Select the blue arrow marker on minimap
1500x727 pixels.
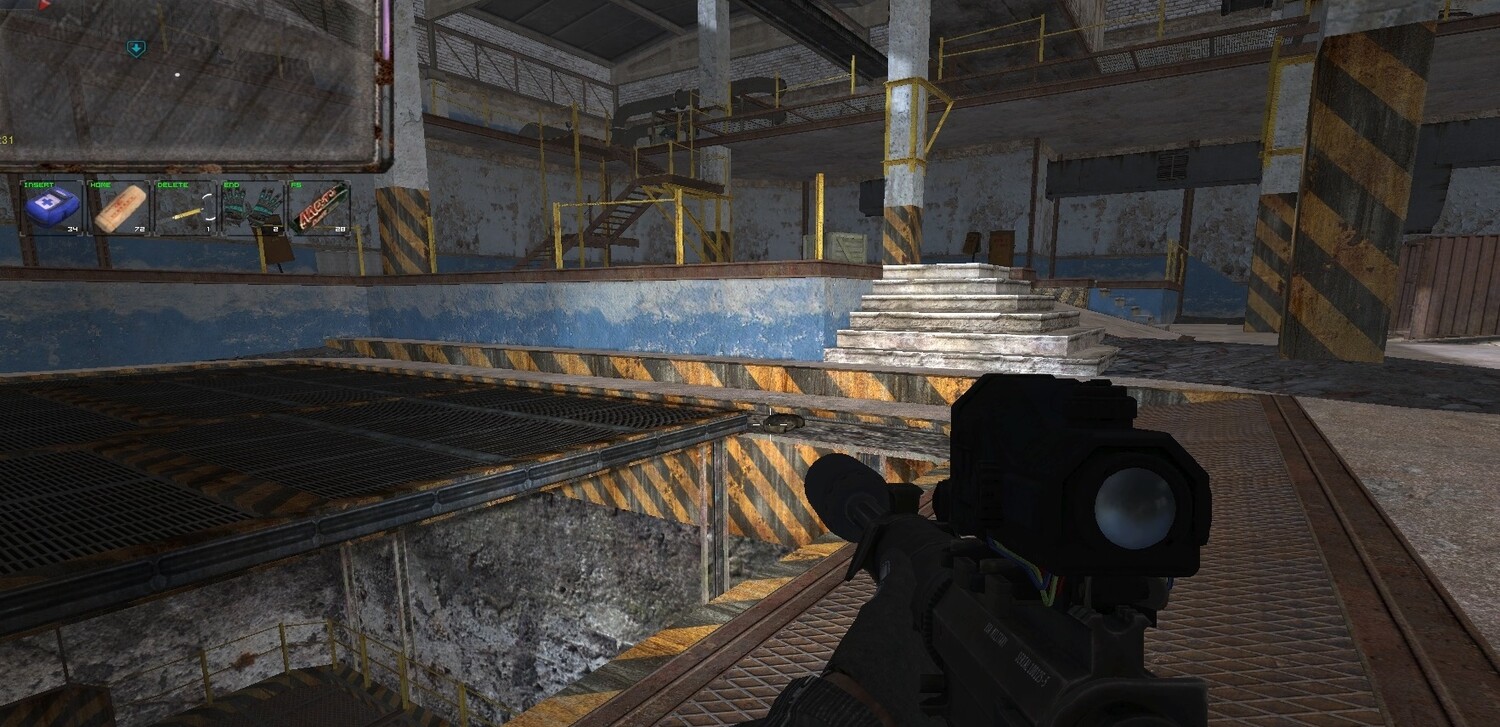point(136,47)
